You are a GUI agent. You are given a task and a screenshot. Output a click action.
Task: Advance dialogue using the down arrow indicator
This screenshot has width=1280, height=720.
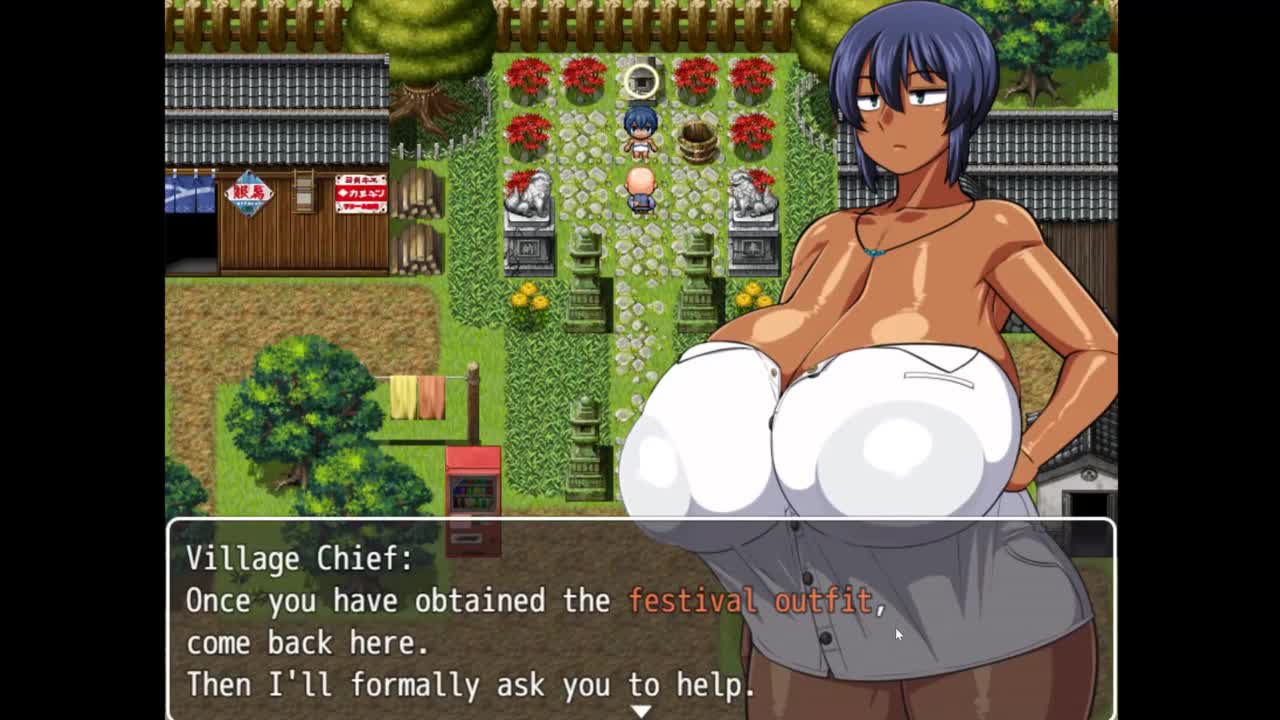coord(640,711)
